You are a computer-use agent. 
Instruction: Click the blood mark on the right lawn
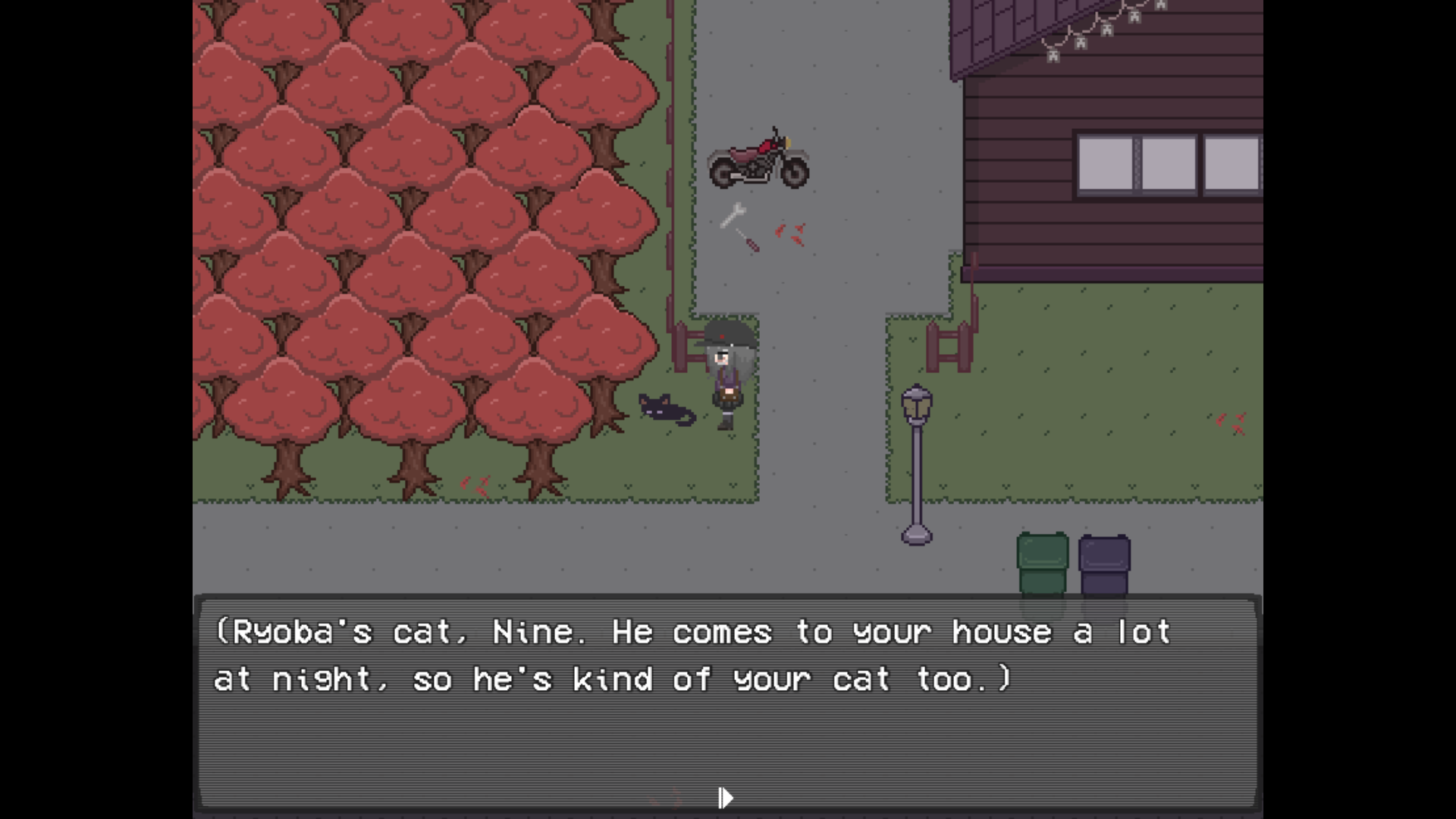coord(1231,422)
